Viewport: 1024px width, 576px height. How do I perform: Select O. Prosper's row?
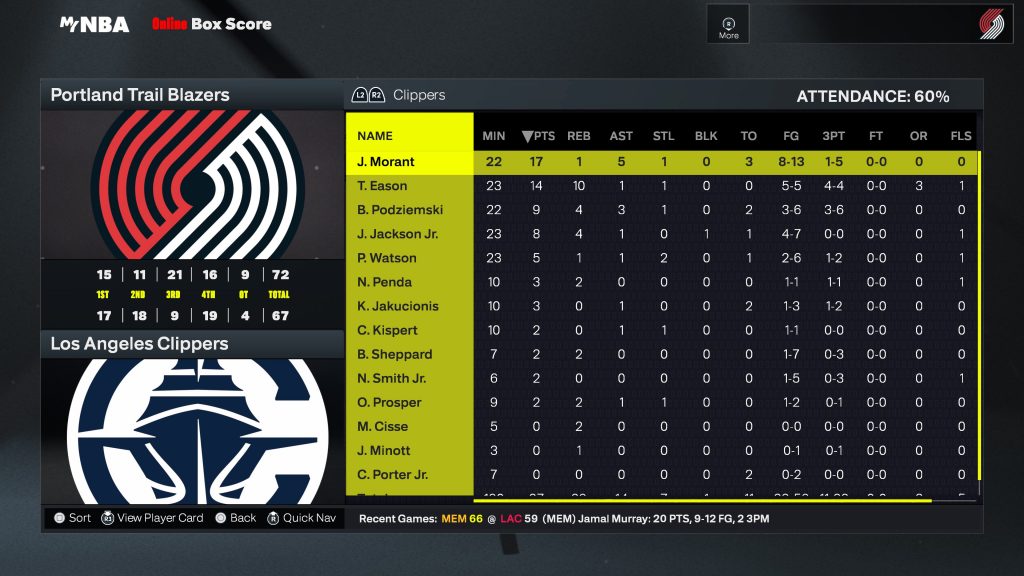click(x=389, y=402)
